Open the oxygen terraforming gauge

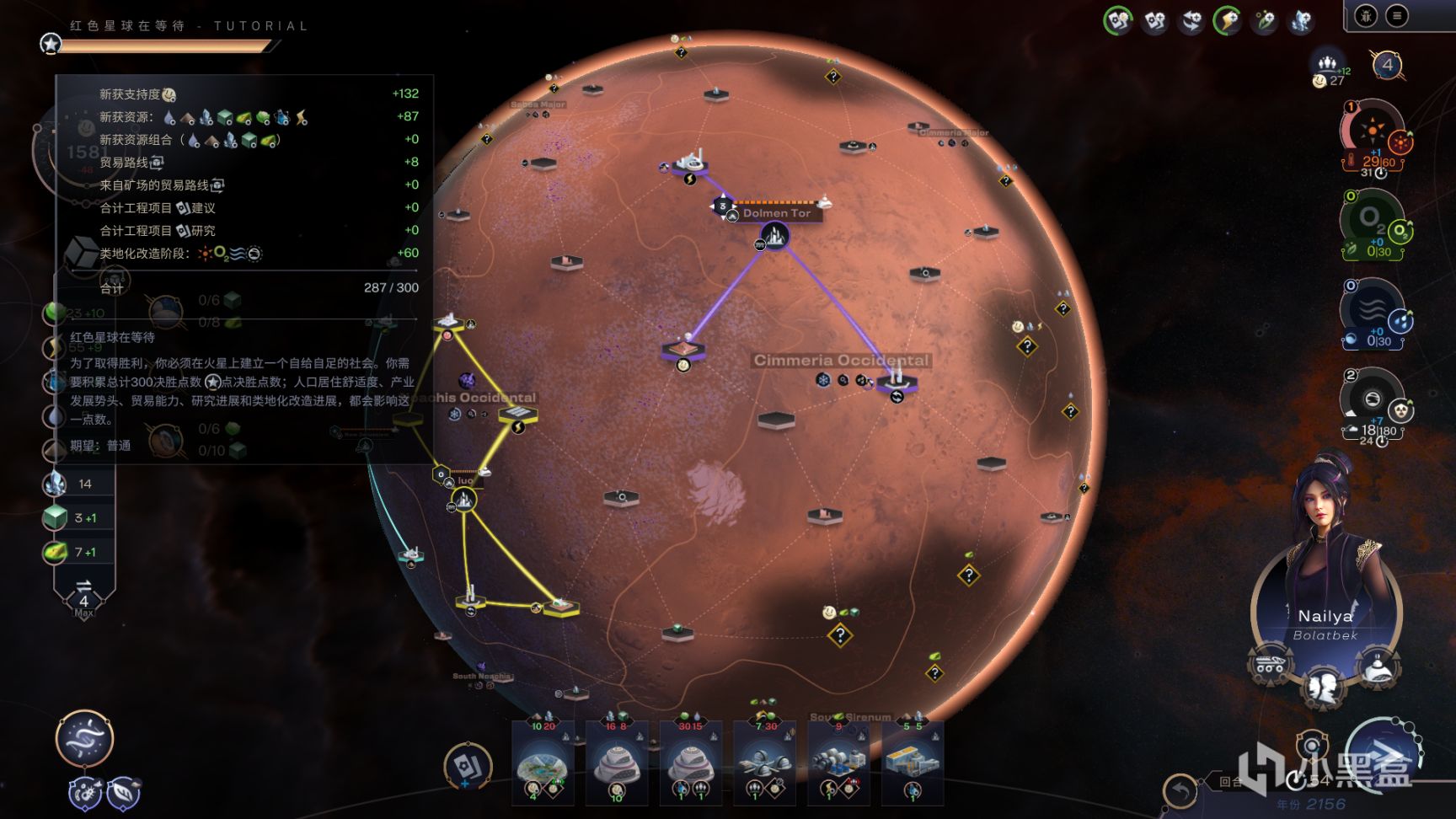1372,220
